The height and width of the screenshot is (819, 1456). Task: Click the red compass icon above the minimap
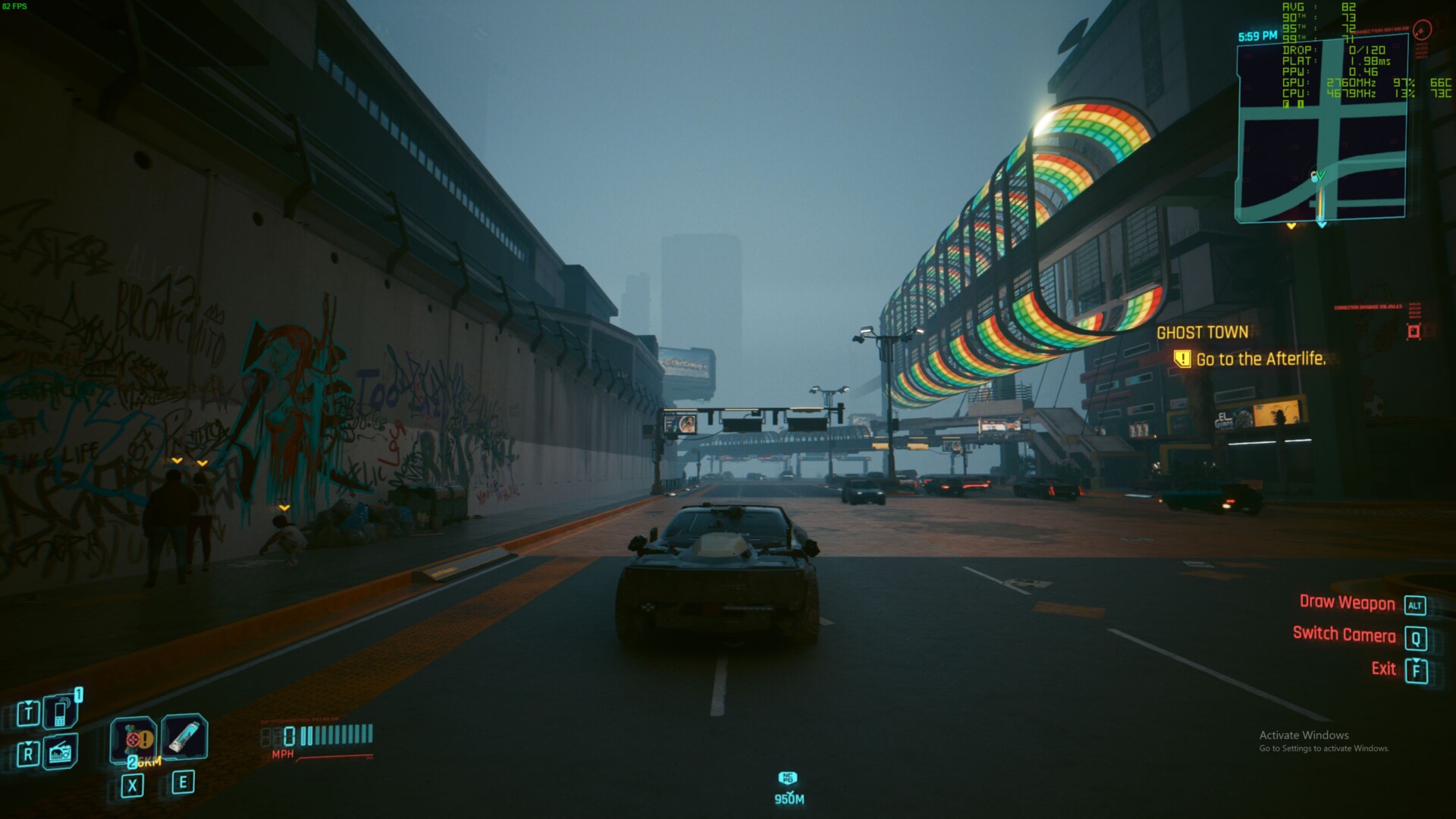point(1423,30)
